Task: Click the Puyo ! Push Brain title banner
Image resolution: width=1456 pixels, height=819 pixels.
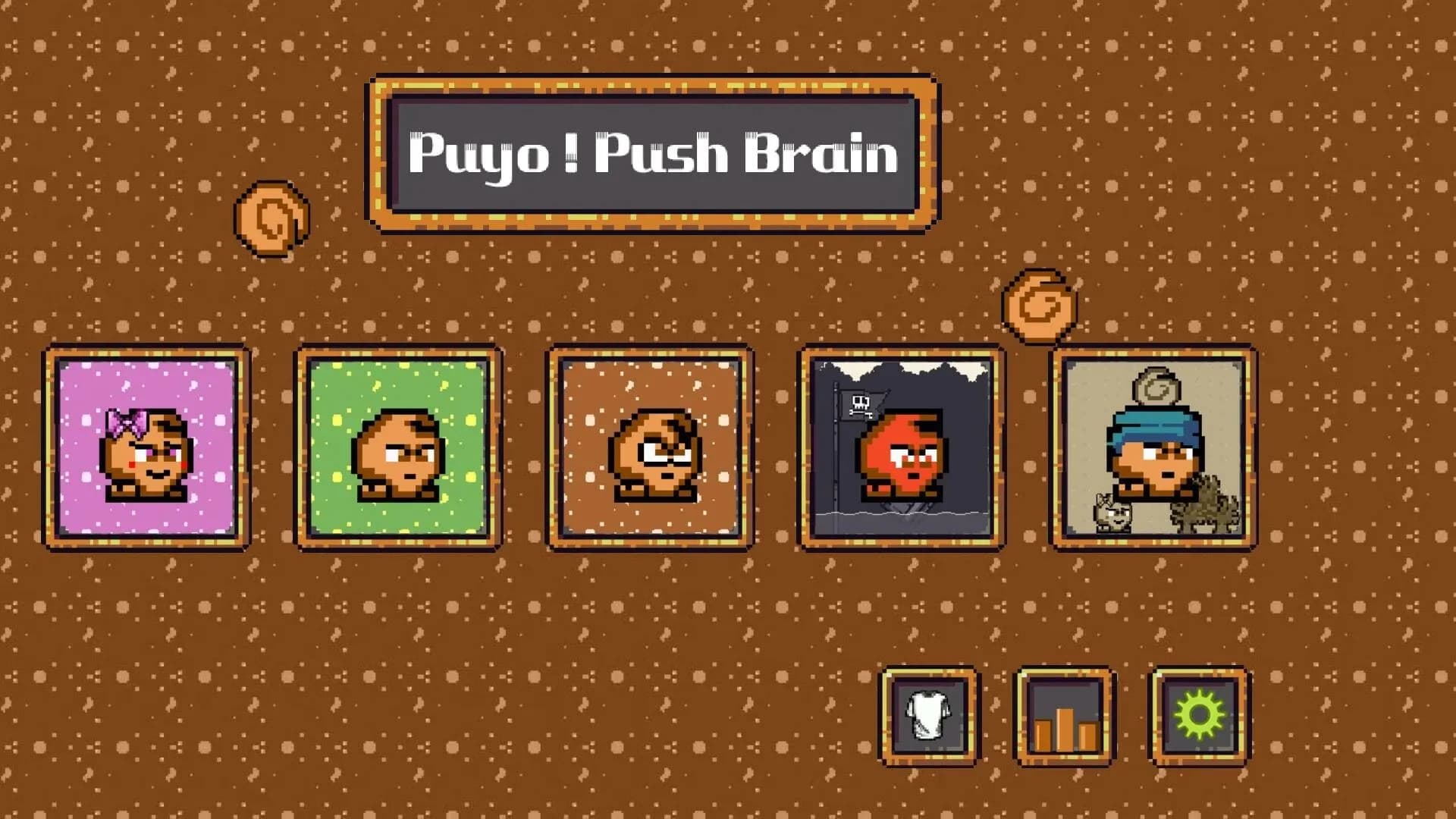Action: (x=652, y=152)
